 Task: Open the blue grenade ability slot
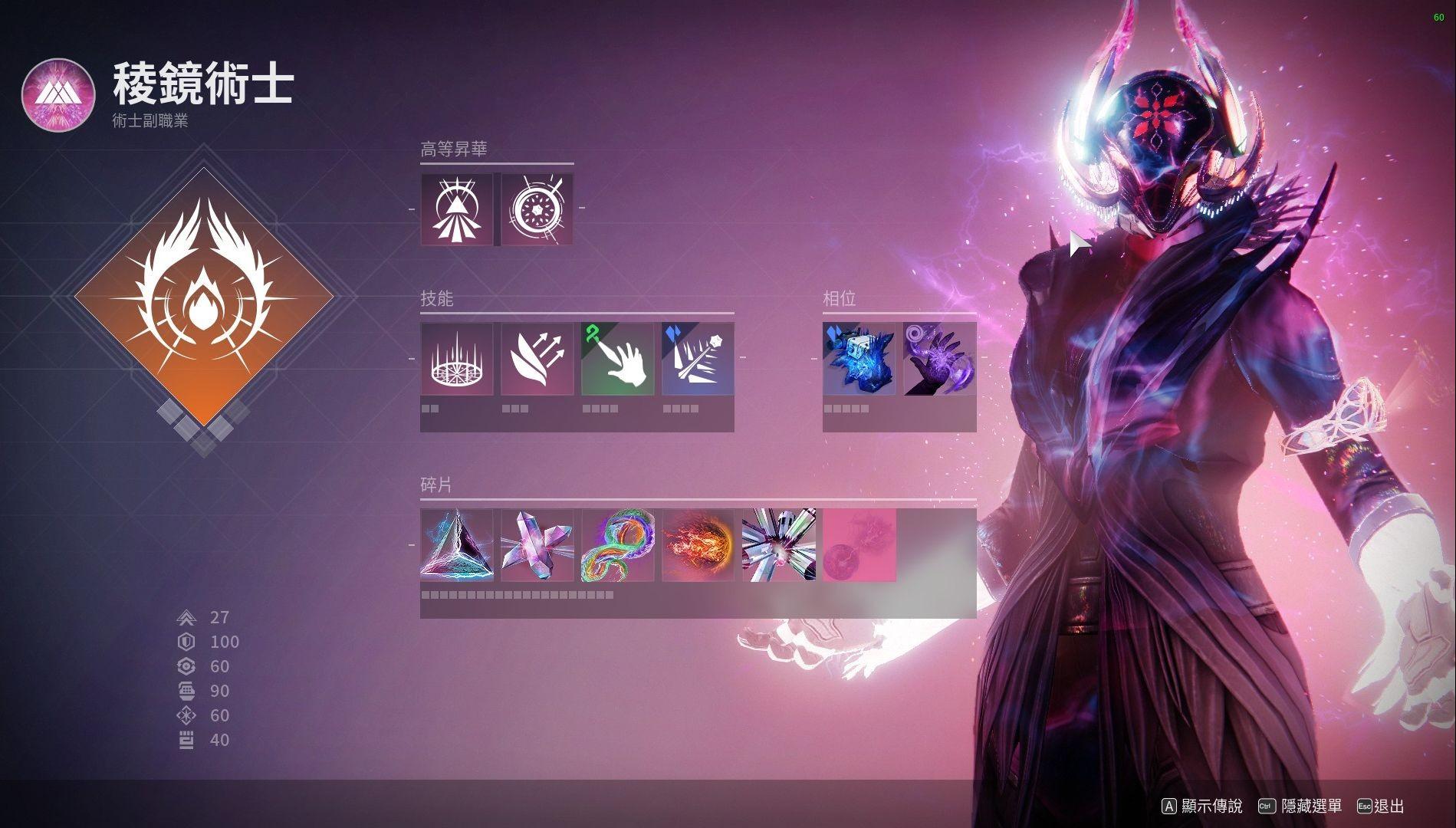698,359
